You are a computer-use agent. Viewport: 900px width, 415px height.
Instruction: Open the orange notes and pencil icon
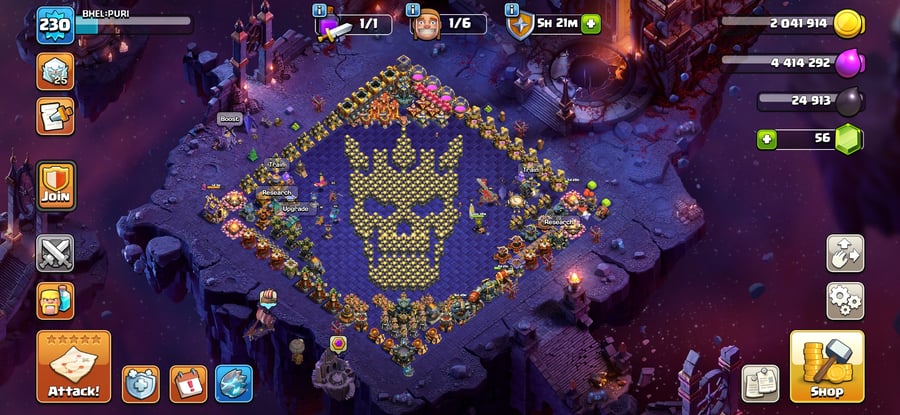pos(55,116)
